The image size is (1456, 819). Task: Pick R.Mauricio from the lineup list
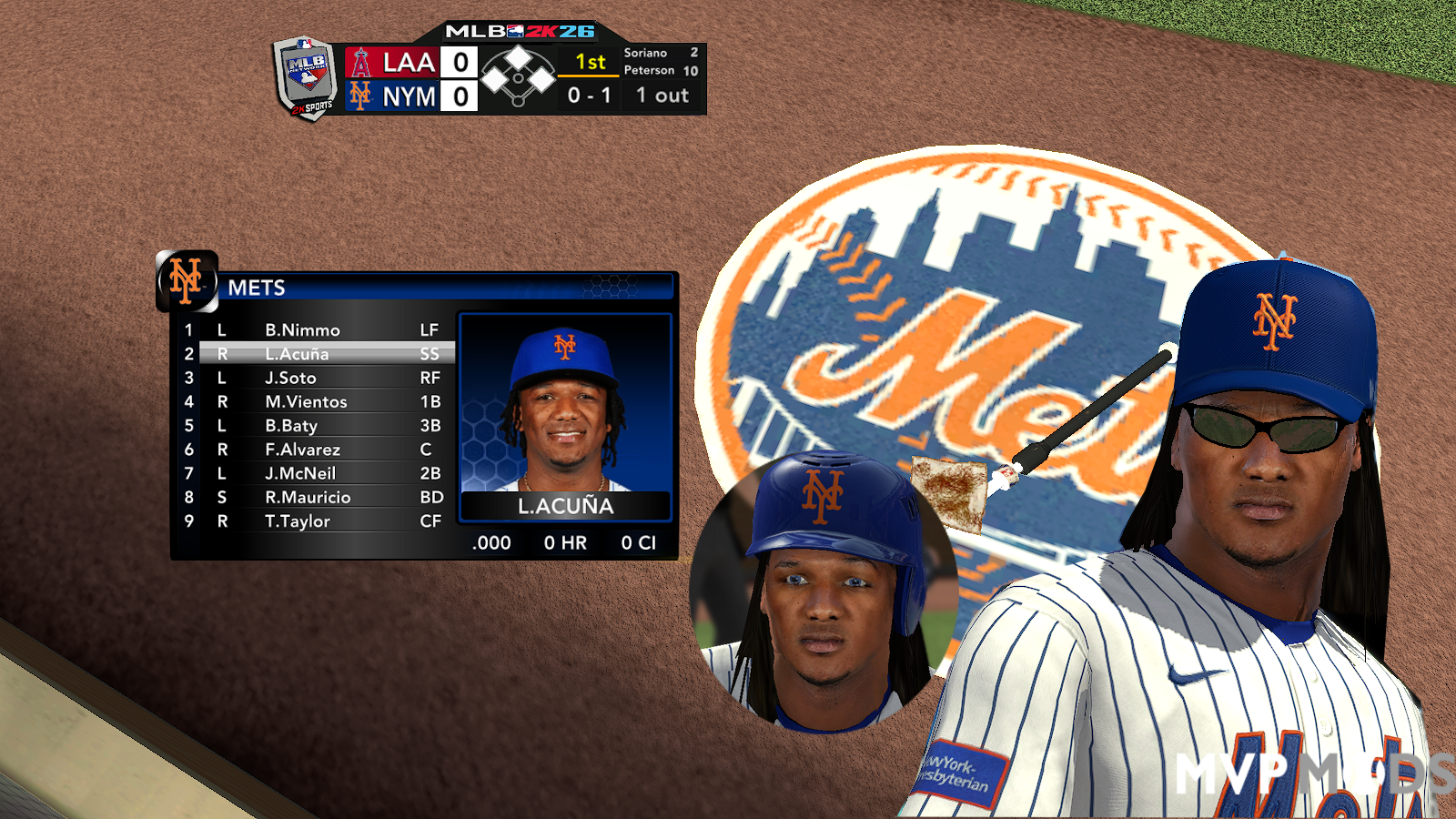[308, 497]
